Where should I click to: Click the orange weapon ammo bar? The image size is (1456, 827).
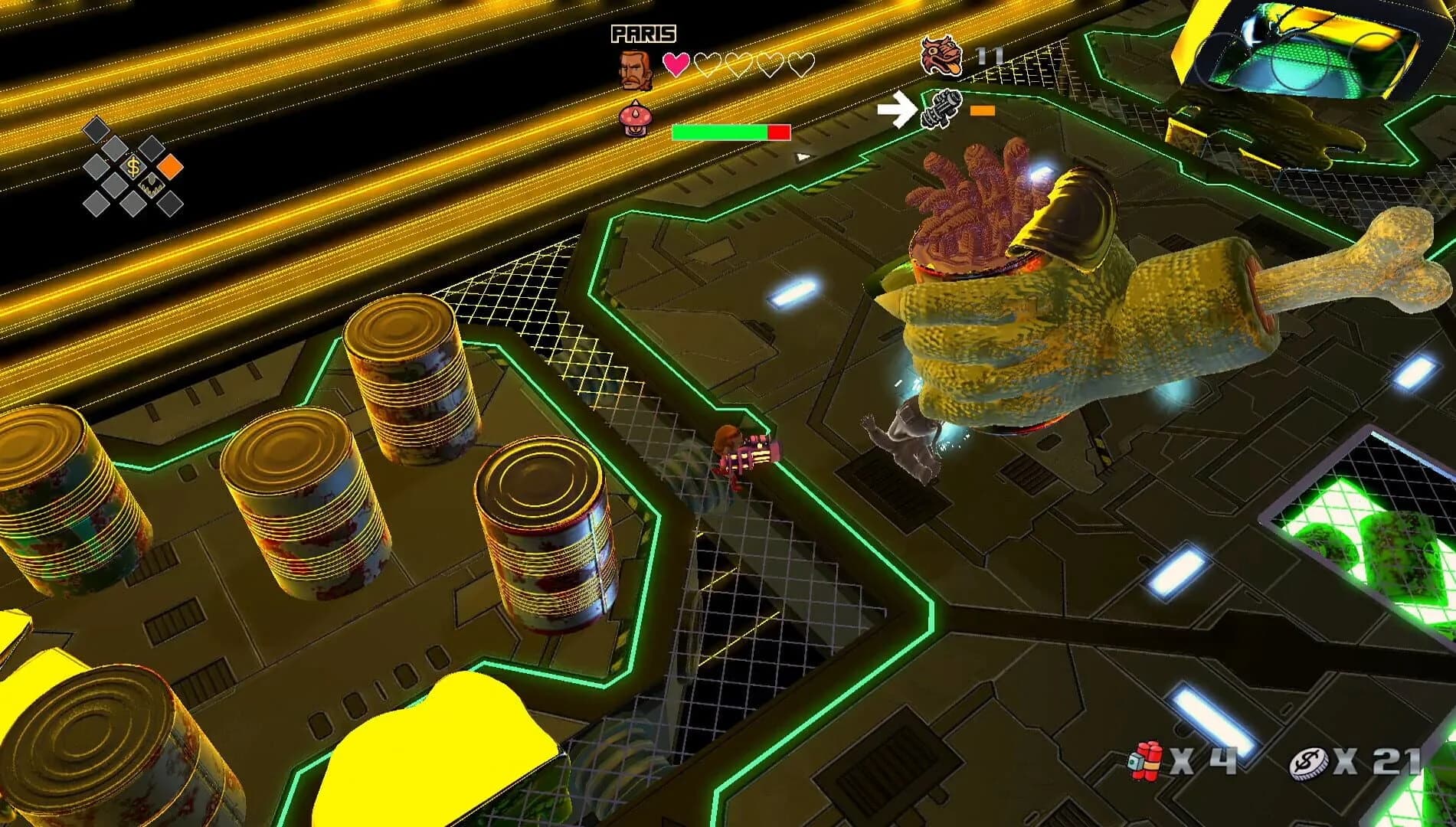[x=983, y=110]
